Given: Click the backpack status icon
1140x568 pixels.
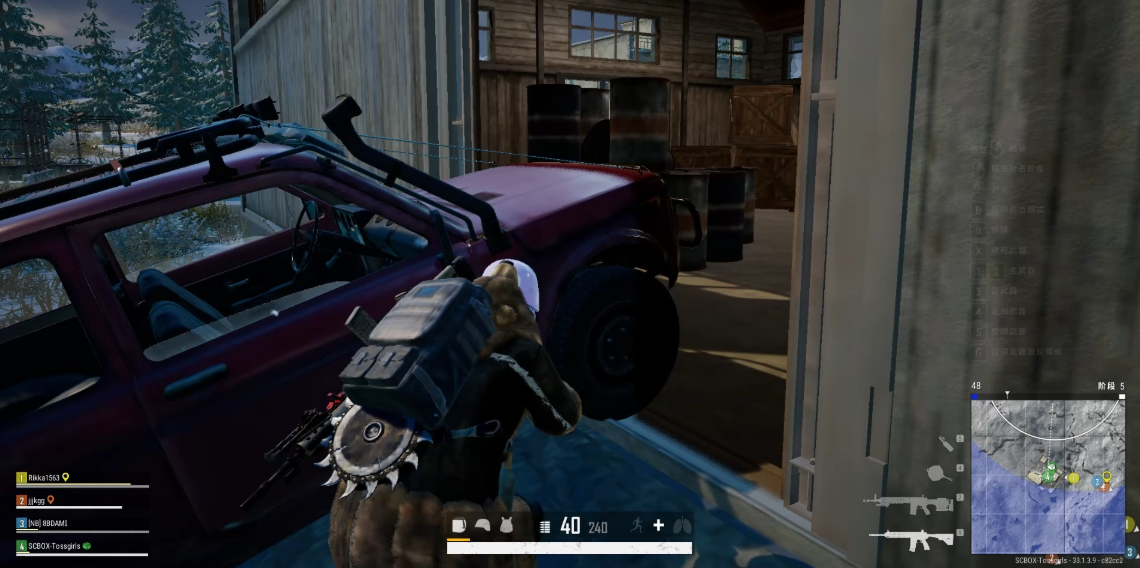Looking at the screenshot, I should click(460, 525).
